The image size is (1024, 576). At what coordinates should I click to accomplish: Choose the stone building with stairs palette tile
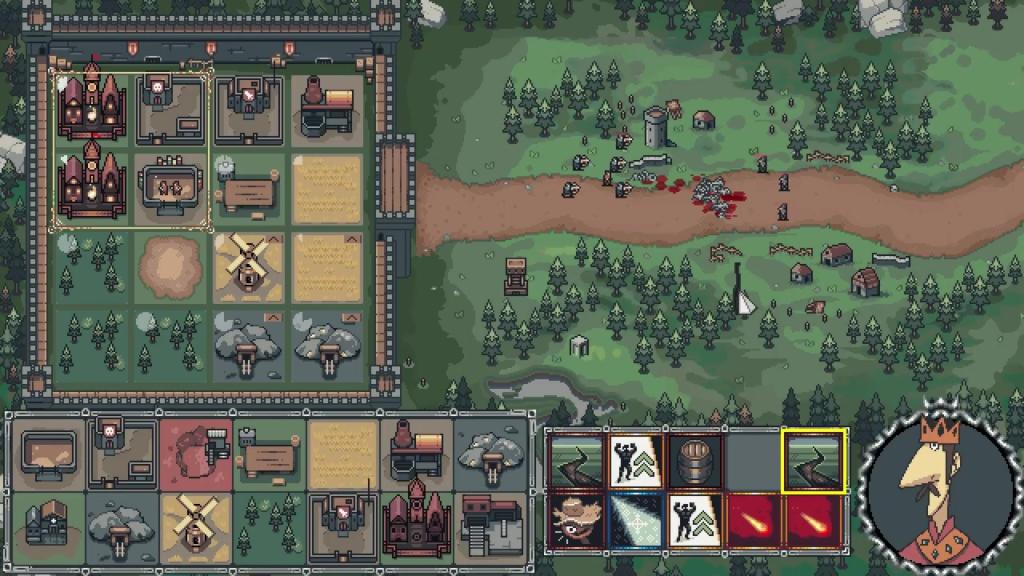pyautogui.click(x=489, y=525)
